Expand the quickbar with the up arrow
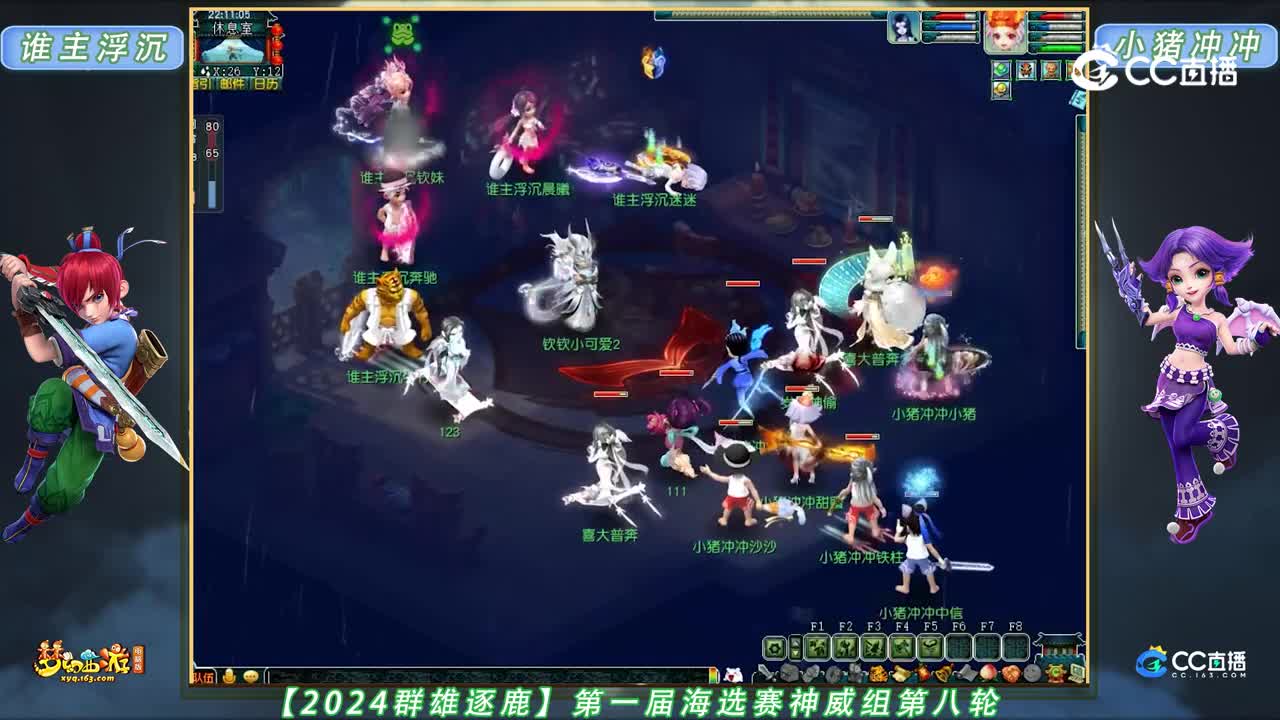Viewport: 1280px width, 720px height. pos(796,641)
